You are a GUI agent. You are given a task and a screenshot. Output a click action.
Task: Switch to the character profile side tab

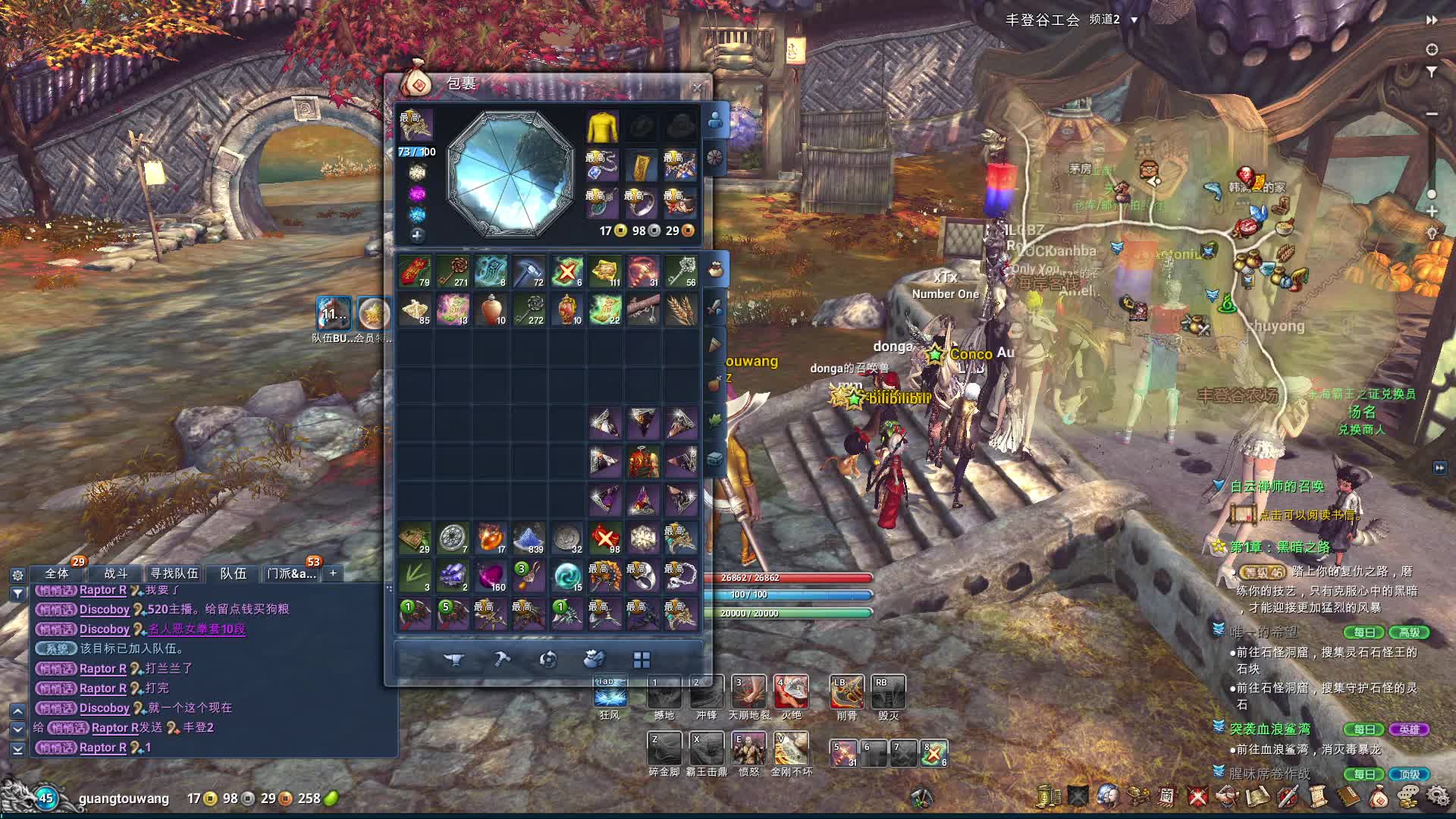(x=715, y=120)
